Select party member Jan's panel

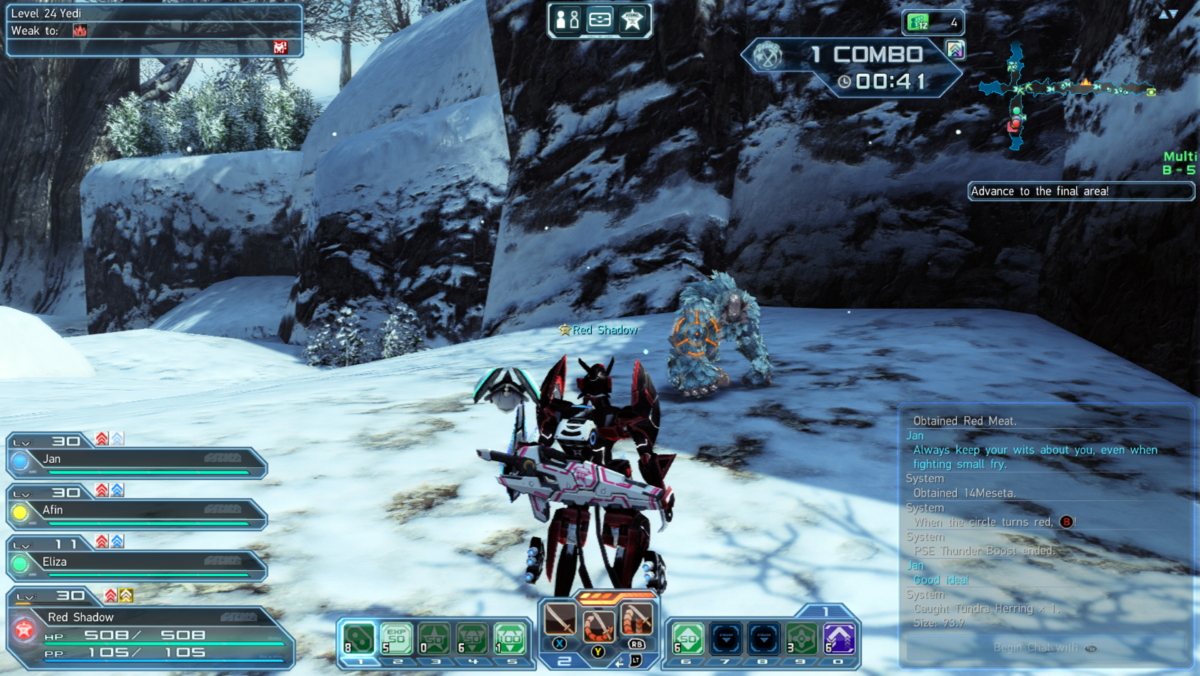tap(138, 461)
